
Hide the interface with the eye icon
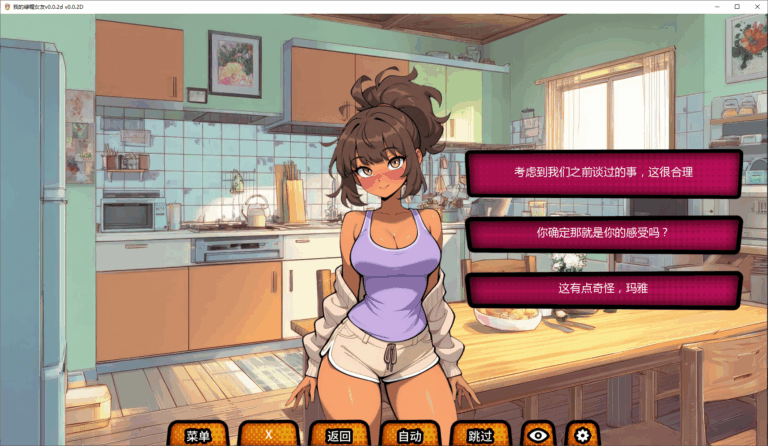point(538,435)
